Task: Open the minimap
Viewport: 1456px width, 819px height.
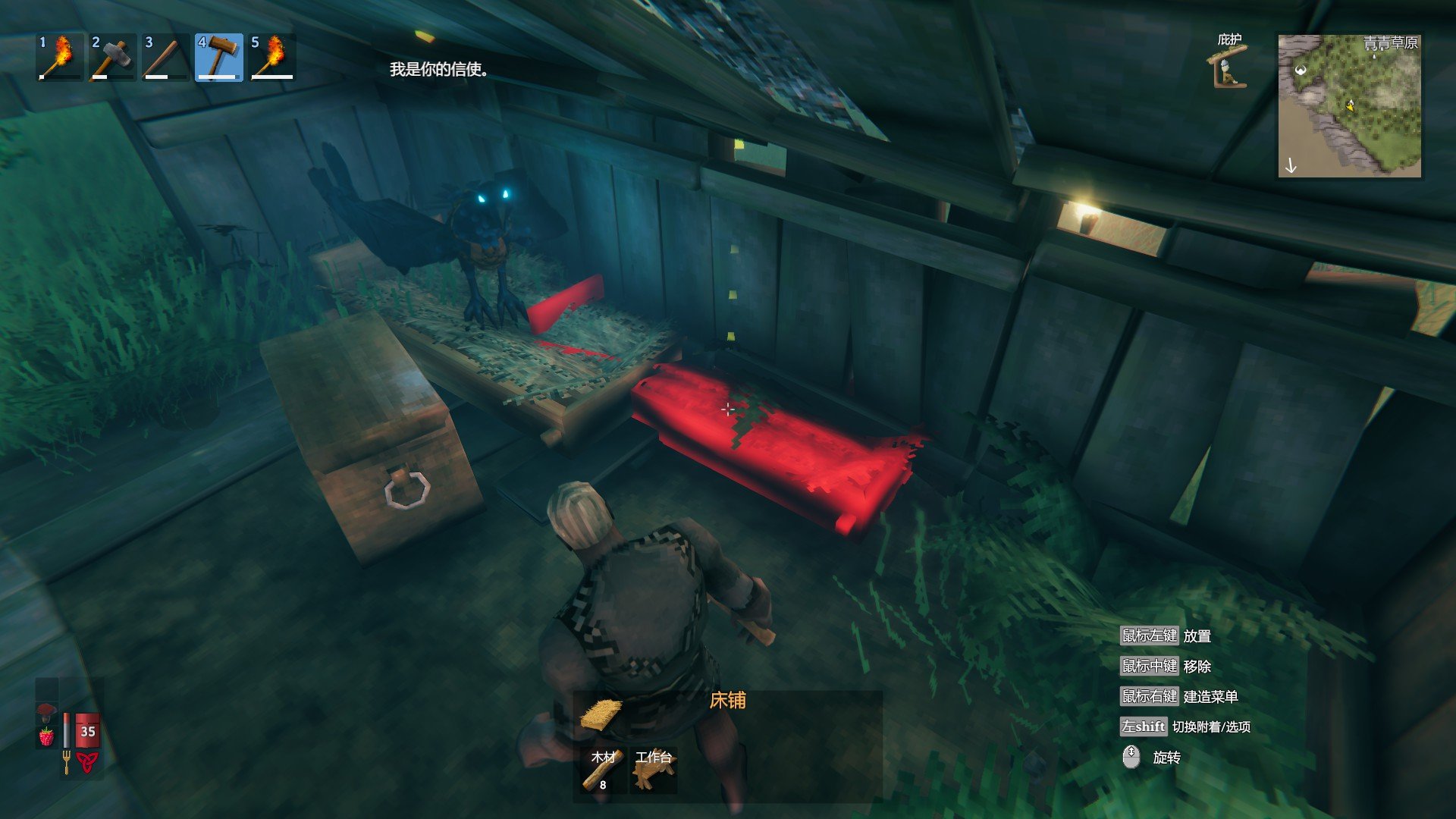Action: pos(1349,105)
